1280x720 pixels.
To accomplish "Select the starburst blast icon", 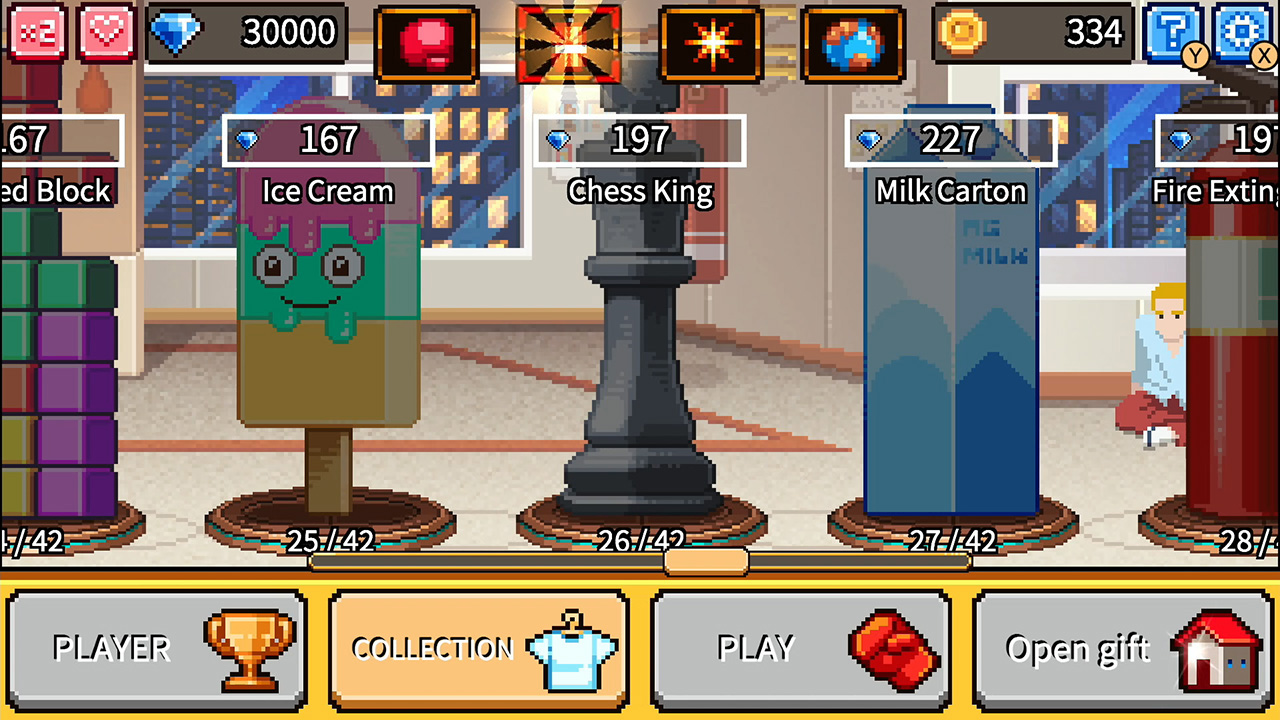I will (714, 41).
